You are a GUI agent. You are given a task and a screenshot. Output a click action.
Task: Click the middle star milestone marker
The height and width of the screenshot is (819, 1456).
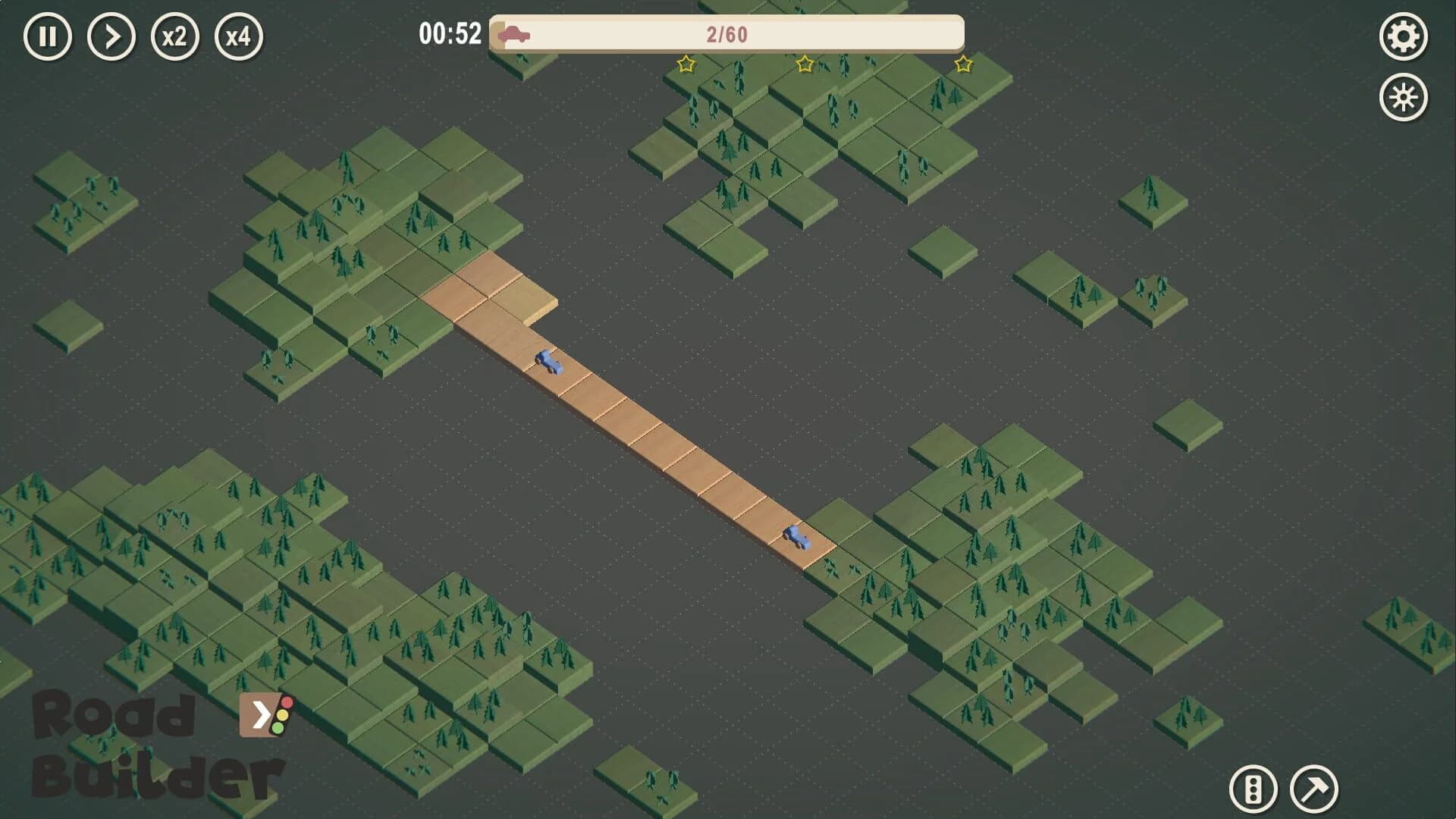(x=805, y=64)
